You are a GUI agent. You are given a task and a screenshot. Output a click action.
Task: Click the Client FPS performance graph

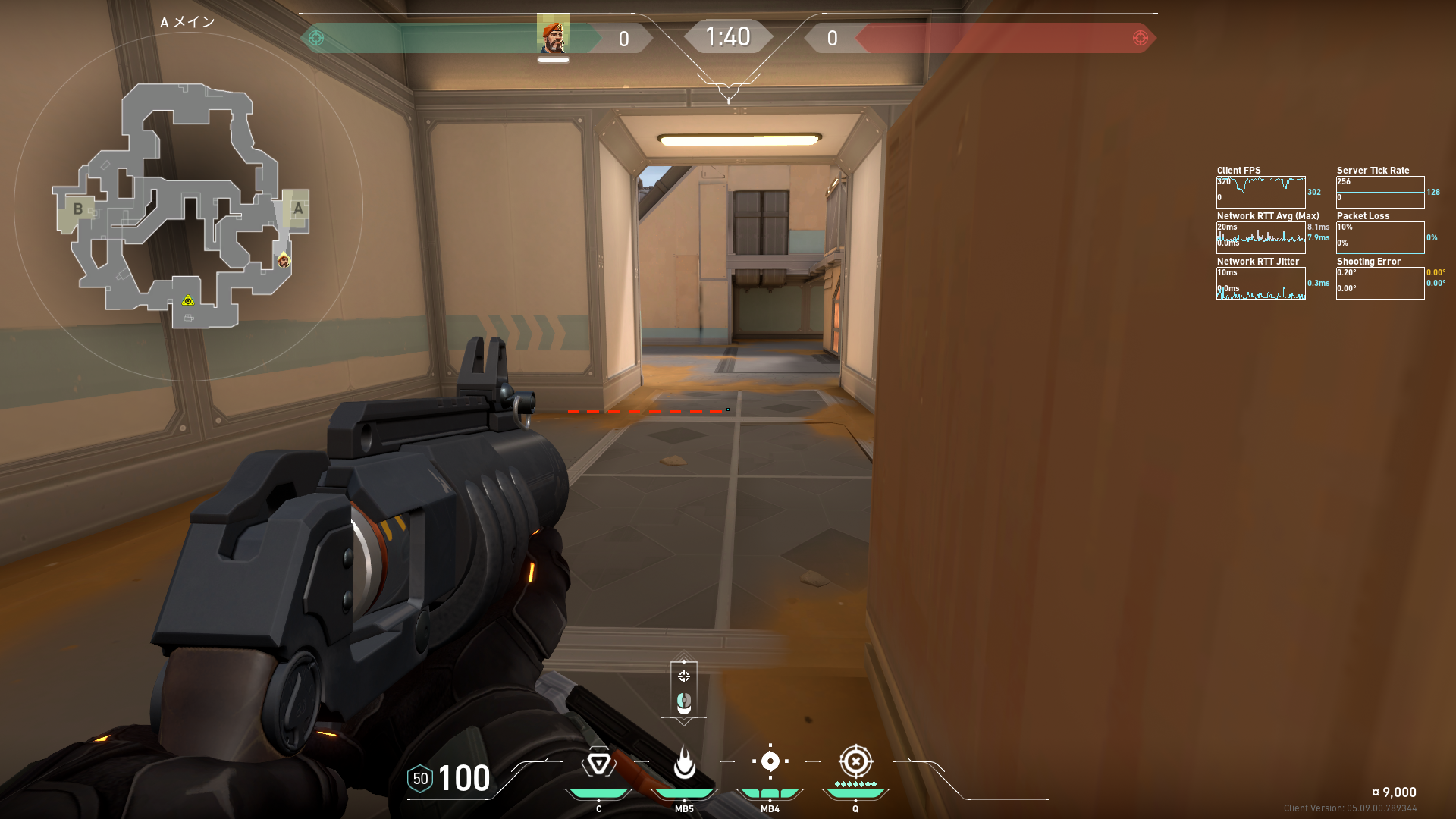(1260, 192)
